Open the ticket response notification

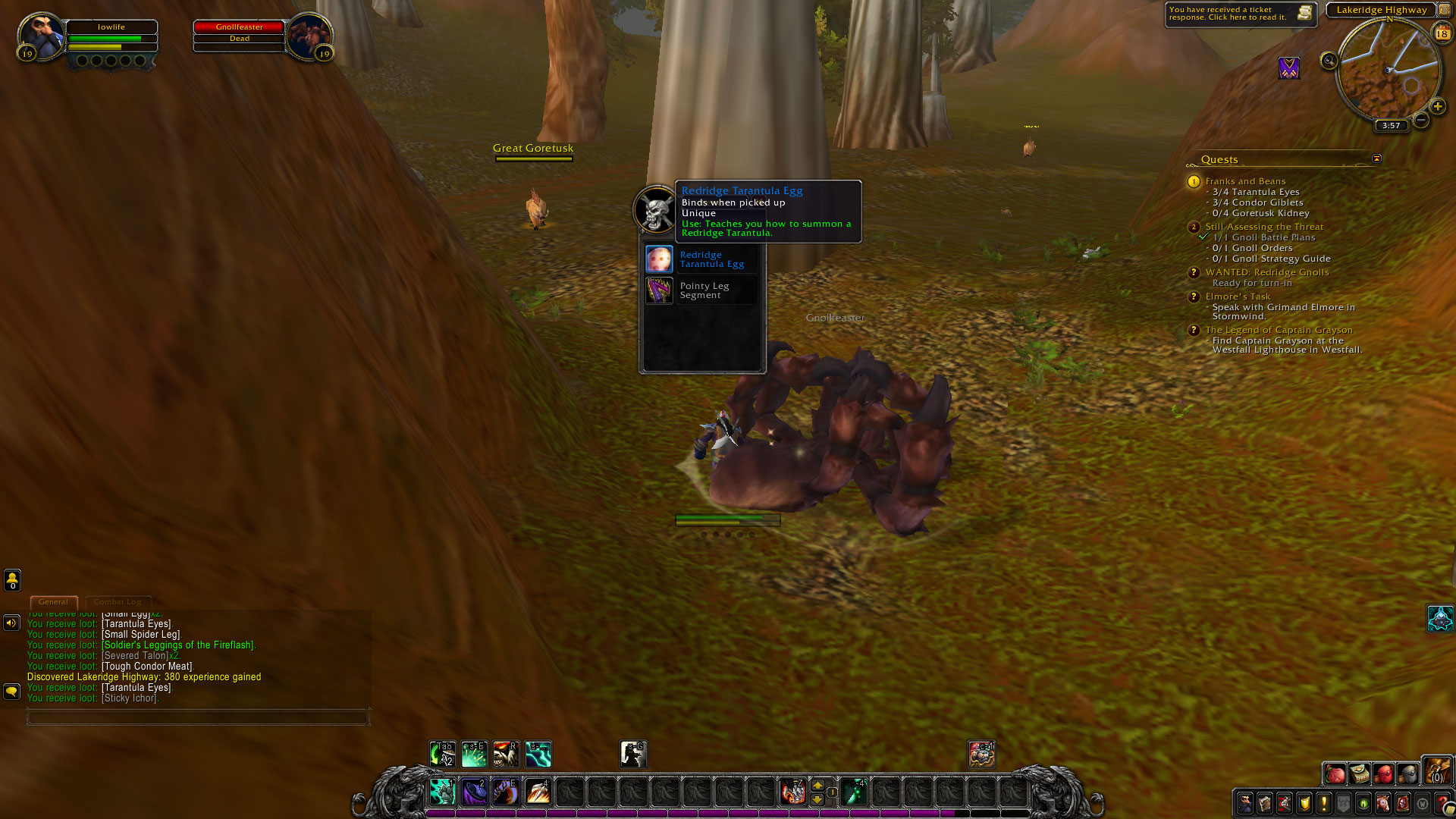[x=1239, y=14]
